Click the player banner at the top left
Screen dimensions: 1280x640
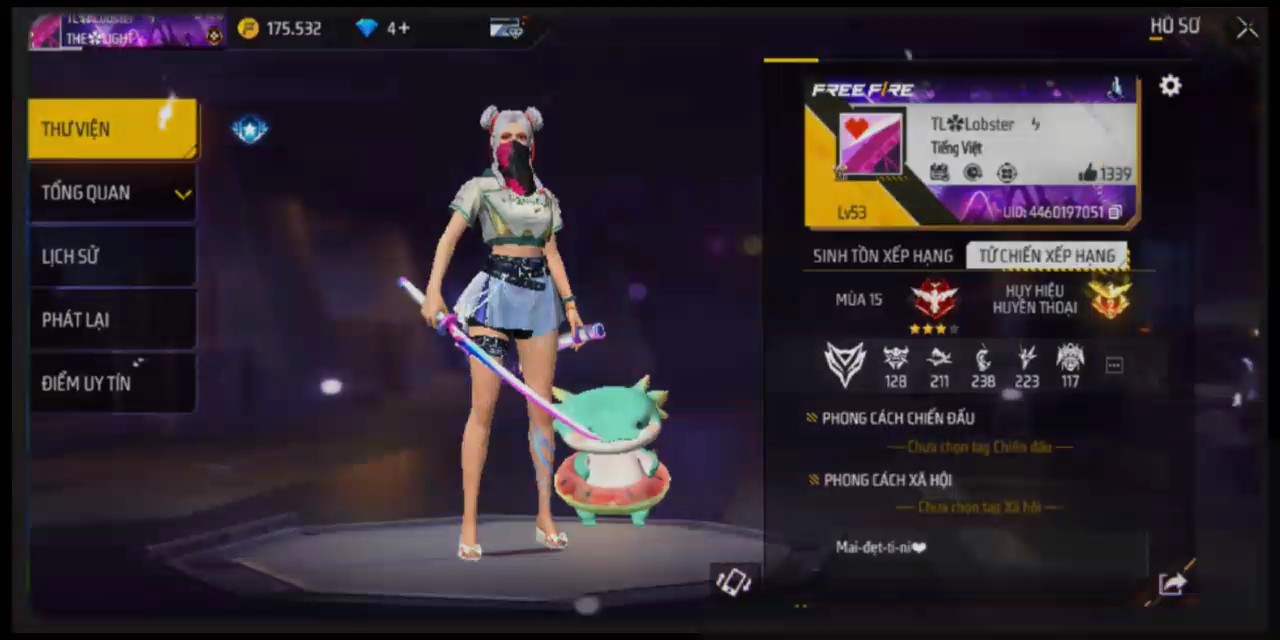[x=127, y=30]
